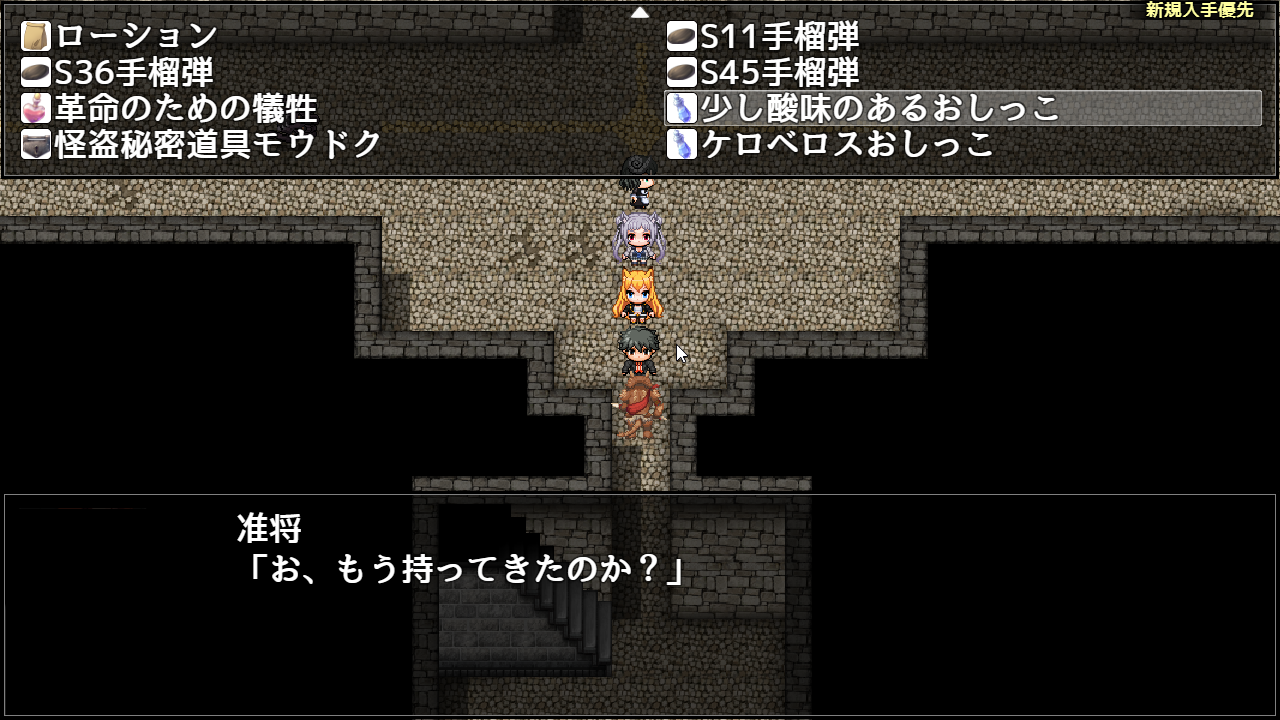Toggle the 新規入手優先 sort option

click(x=1199, y=10)
